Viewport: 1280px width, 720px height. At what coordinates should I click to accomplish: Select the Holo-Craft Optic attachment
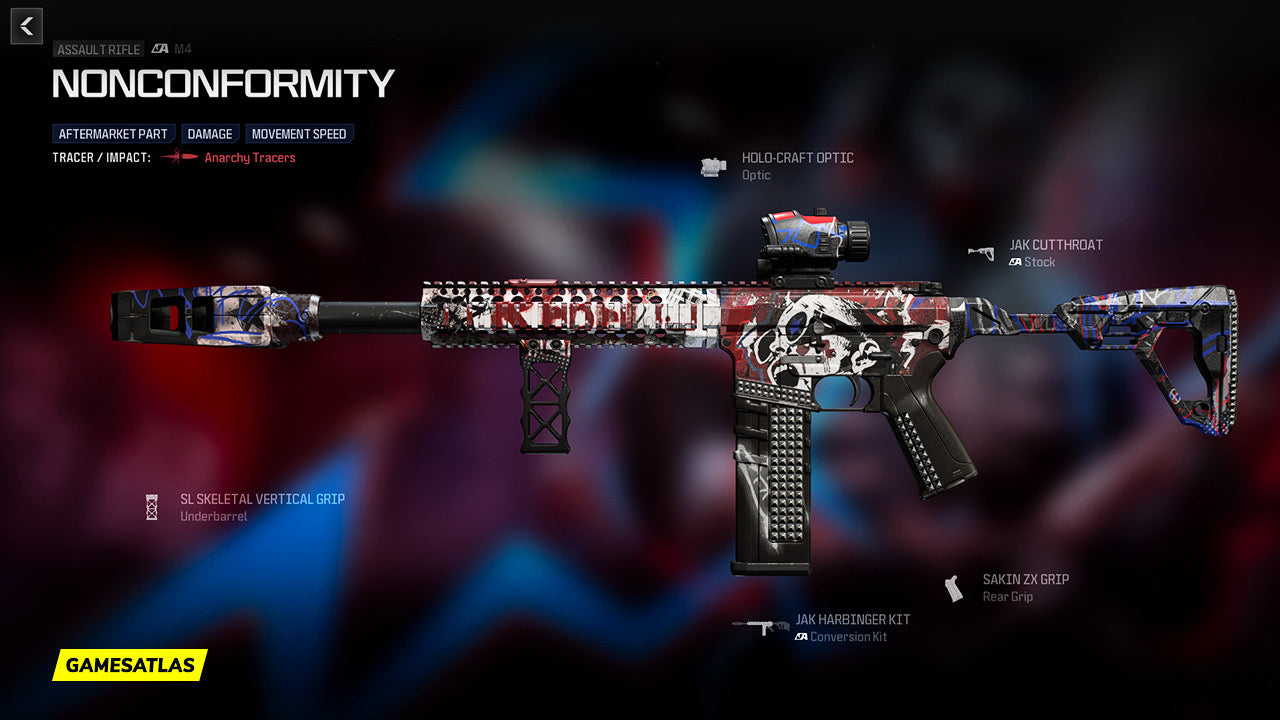(x=797, y=158)
